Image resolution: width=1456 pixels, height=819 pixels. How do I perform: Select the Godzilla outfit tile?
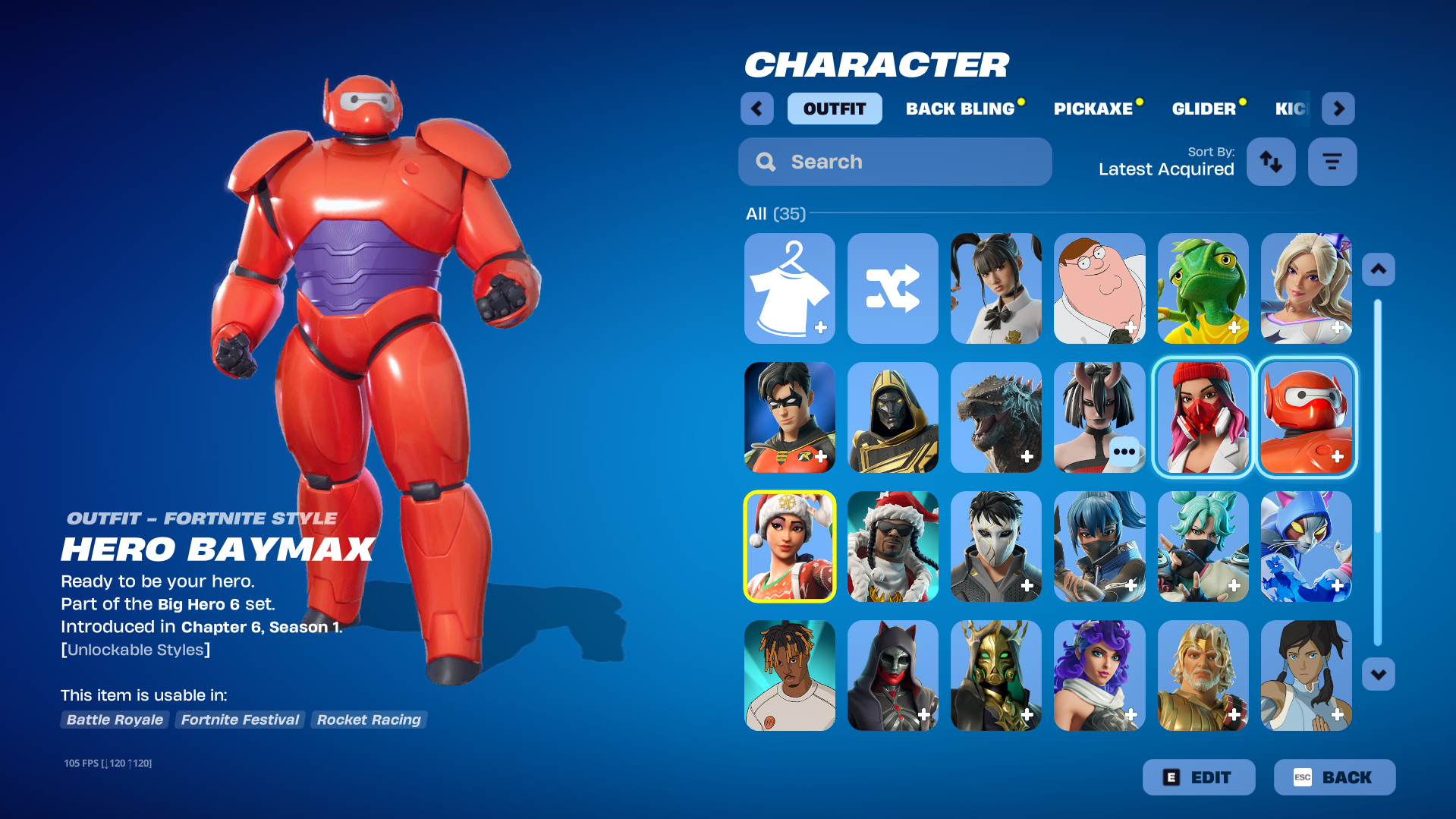click(996, 417)
